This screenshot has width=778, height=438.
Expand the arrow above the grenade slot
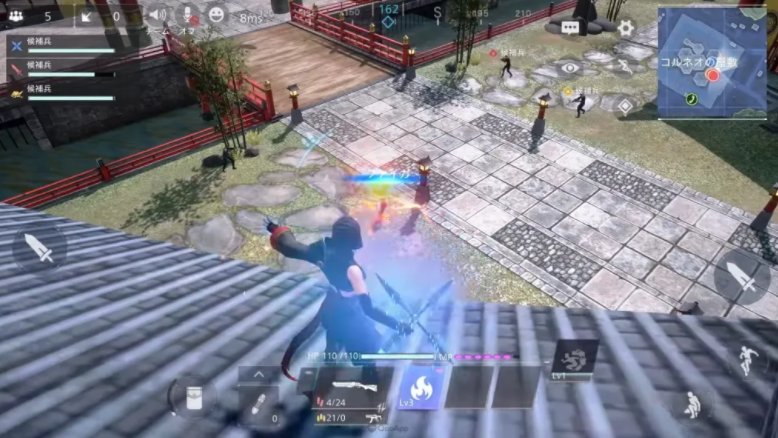click(x=258, y=374)
